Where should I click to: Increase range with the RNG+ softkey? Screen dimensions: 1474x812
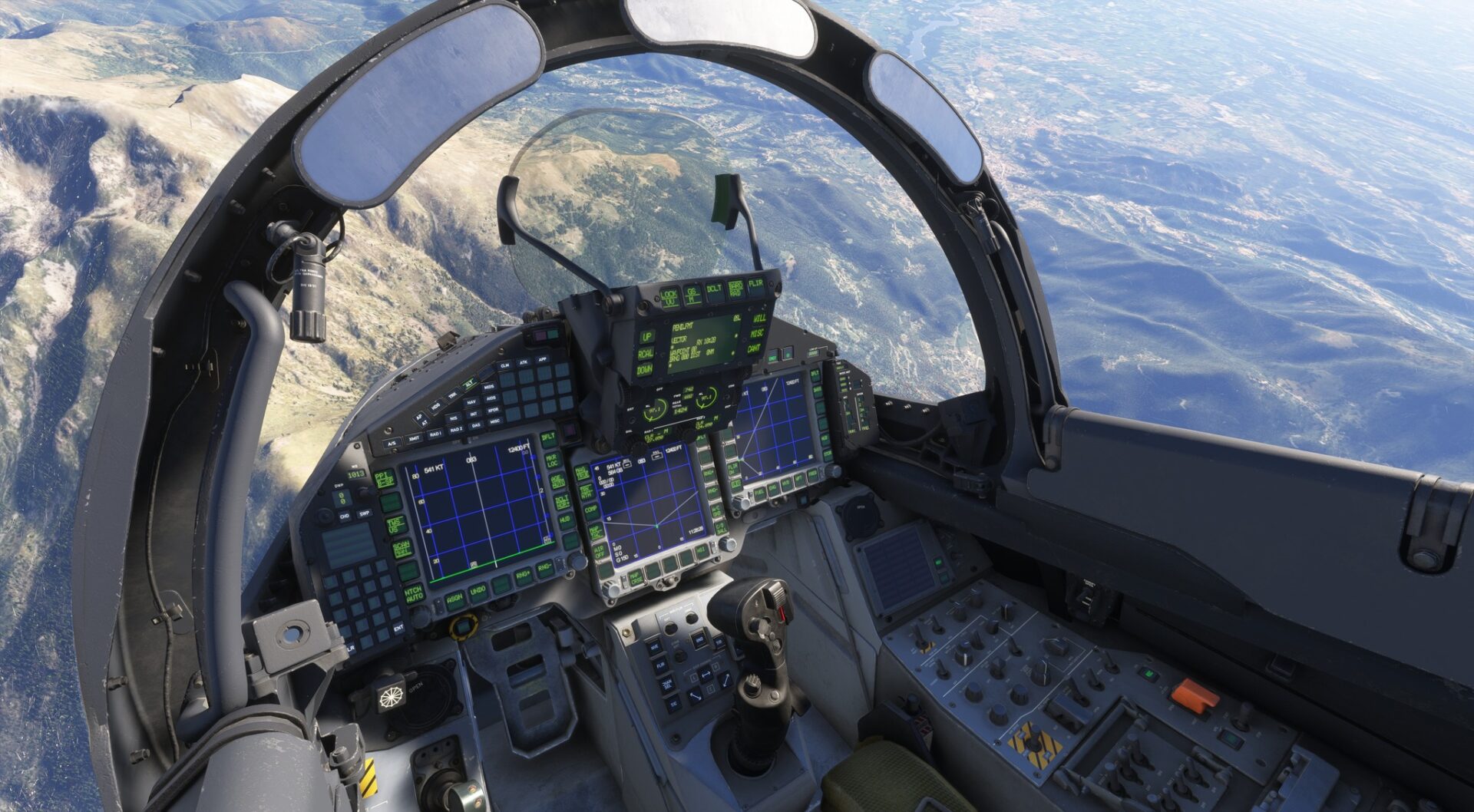coord(522,576)
